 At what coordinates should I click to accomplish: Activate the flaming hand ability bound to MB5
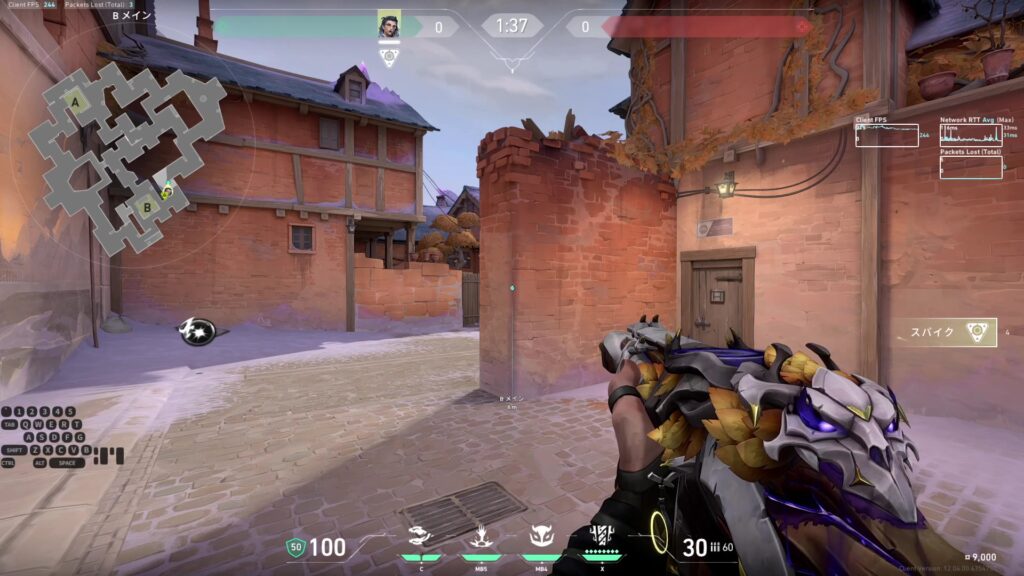pos(480,537)
